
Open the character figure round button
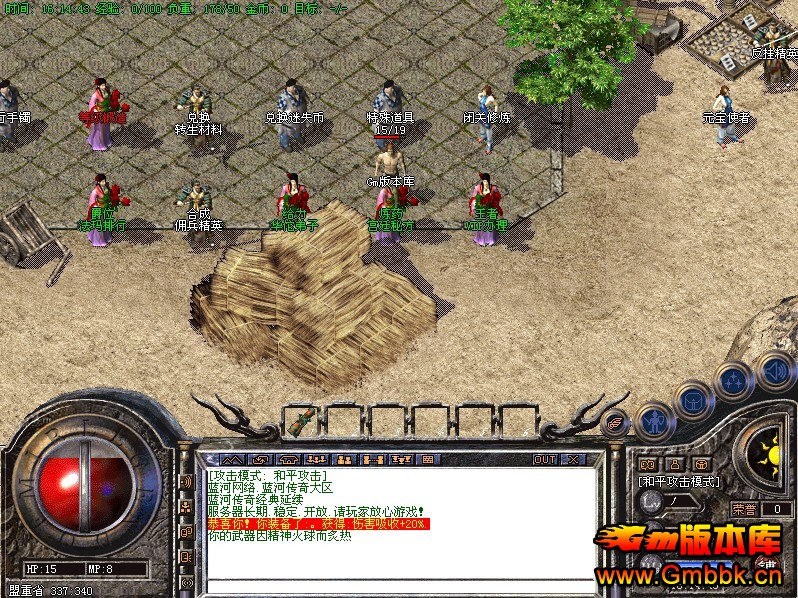[x=653, y=420]
